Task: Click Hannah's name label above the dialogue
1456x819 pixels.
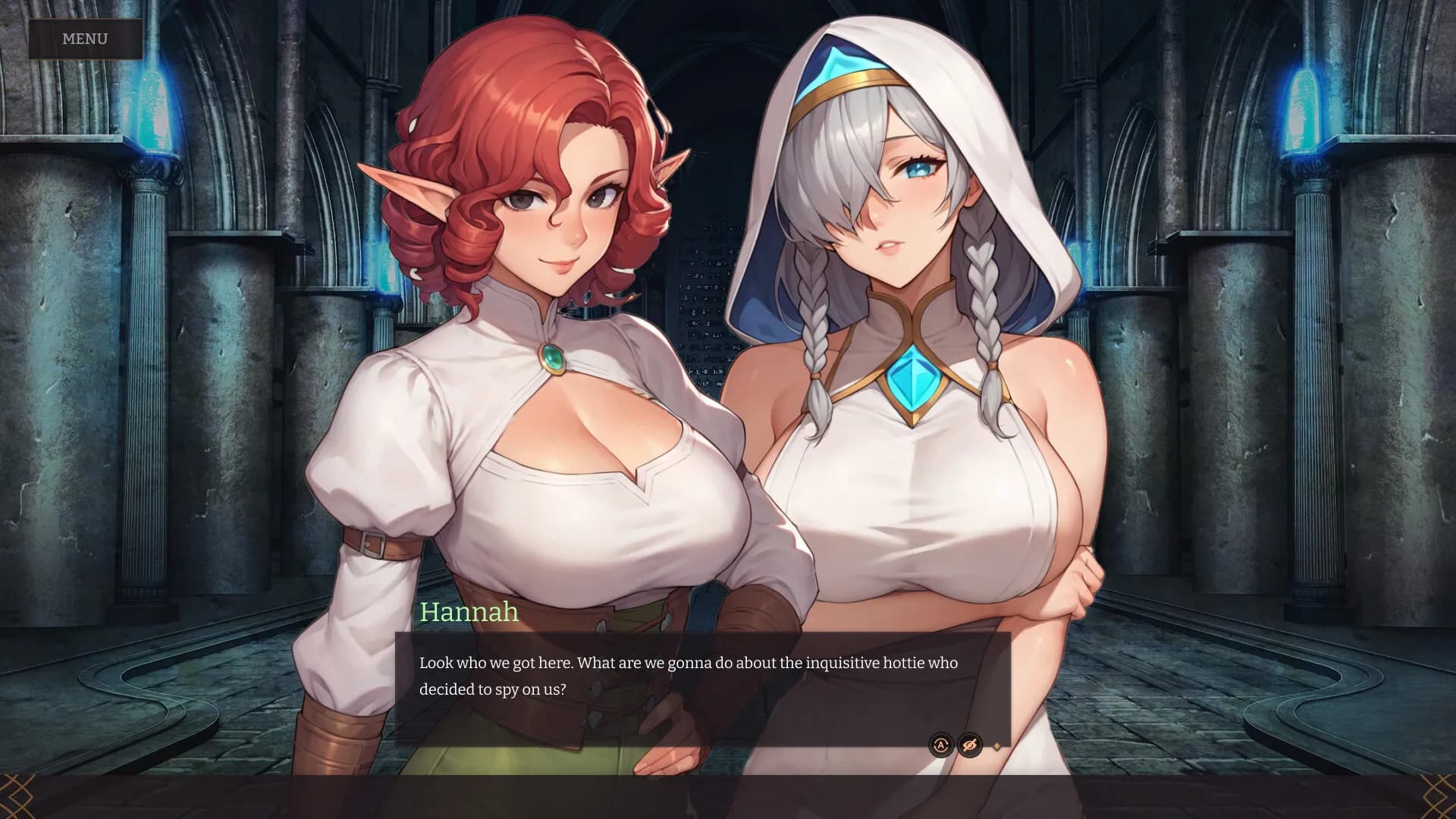Action: point(469,613)
